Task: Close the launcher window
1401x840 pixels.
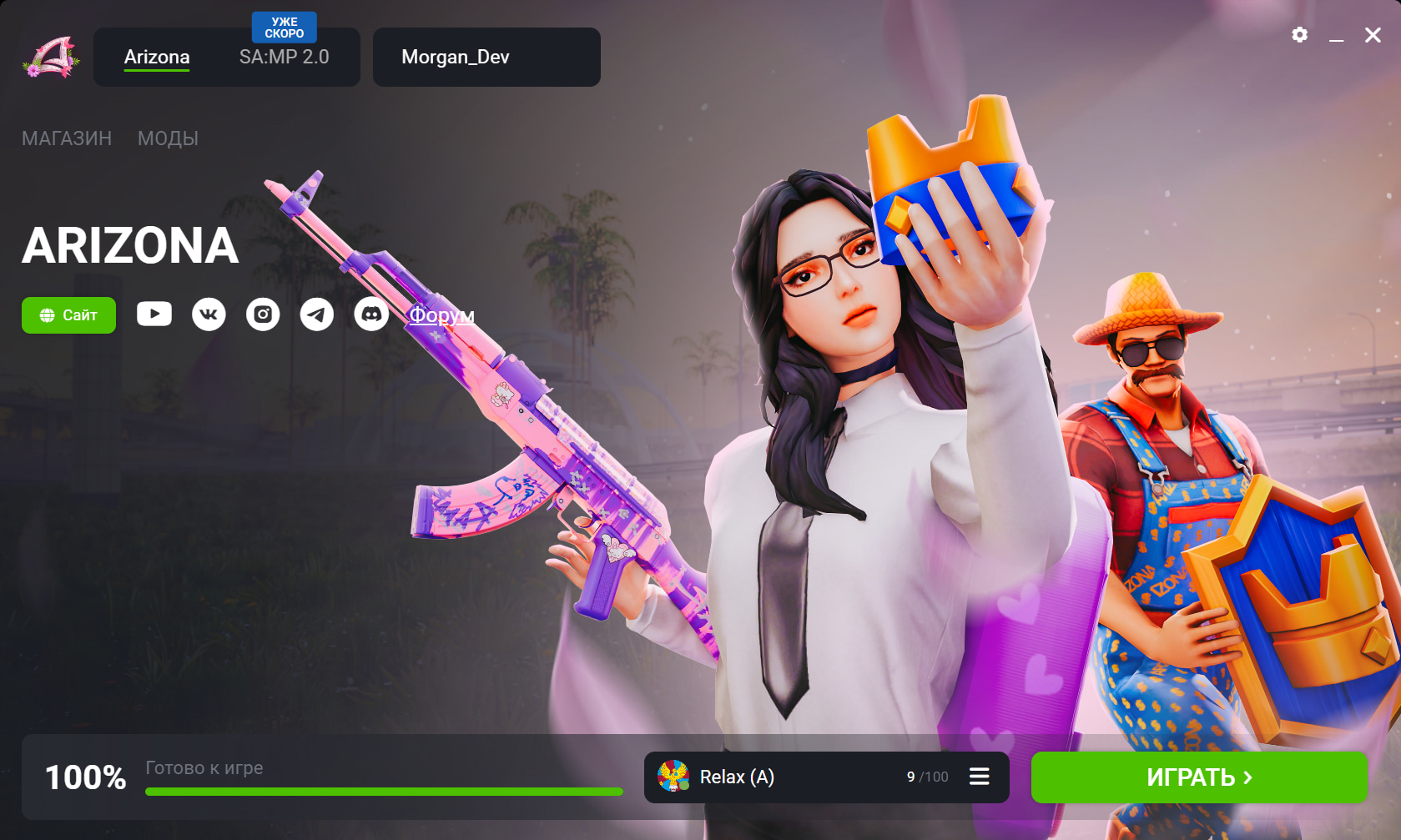Action: 1373,35
